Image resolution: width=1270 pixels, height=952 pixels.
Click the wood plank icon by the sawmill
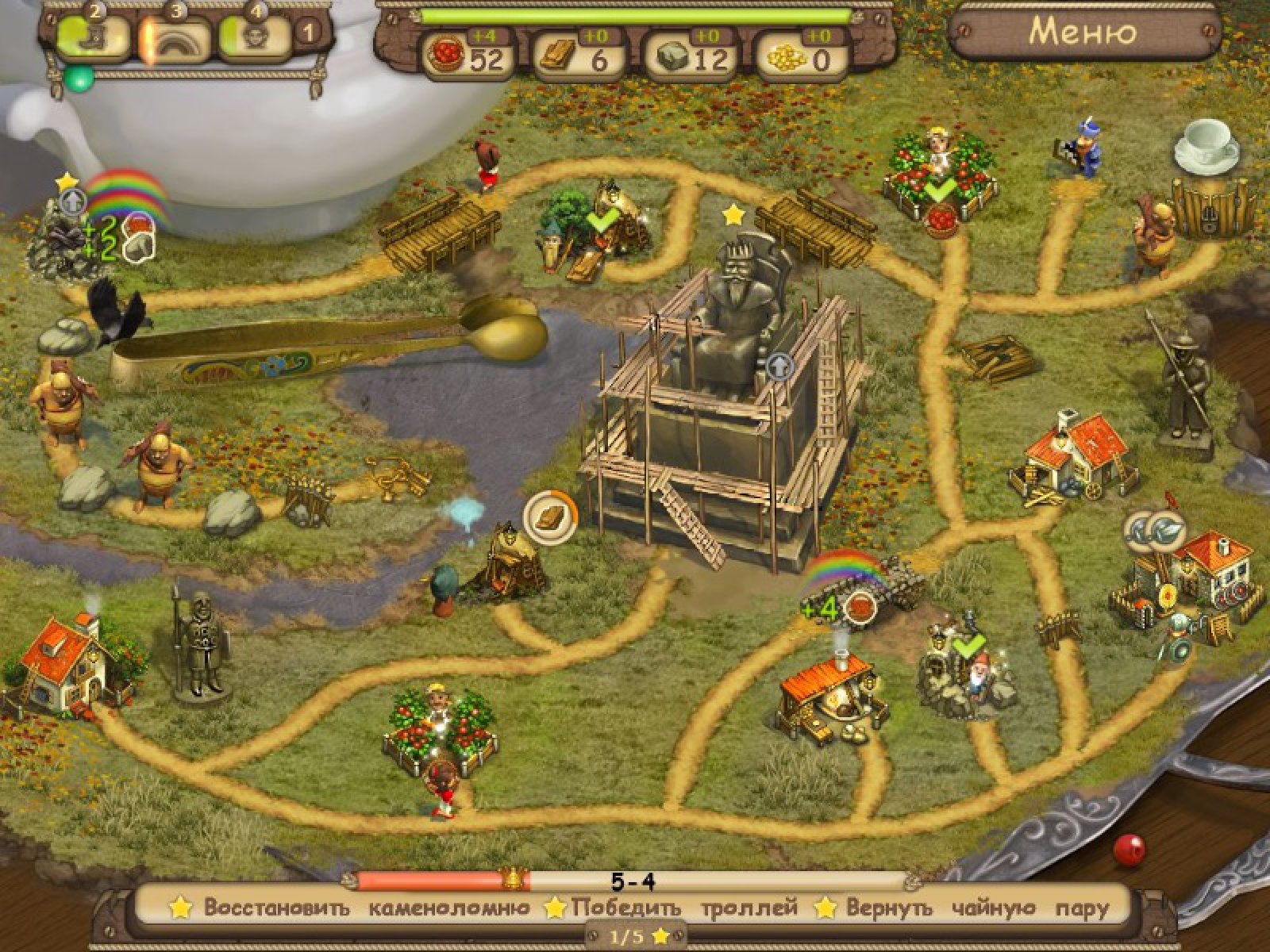(551, 516)
